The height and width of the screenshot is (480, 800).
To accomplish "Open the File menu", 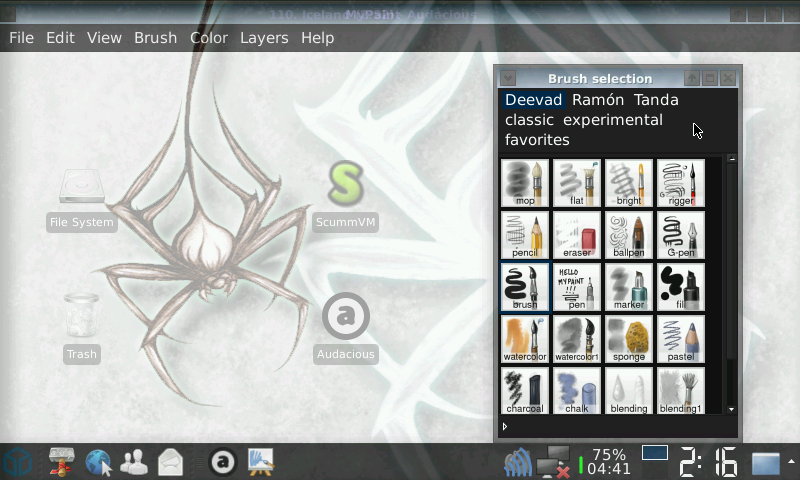I will (21, 38).
